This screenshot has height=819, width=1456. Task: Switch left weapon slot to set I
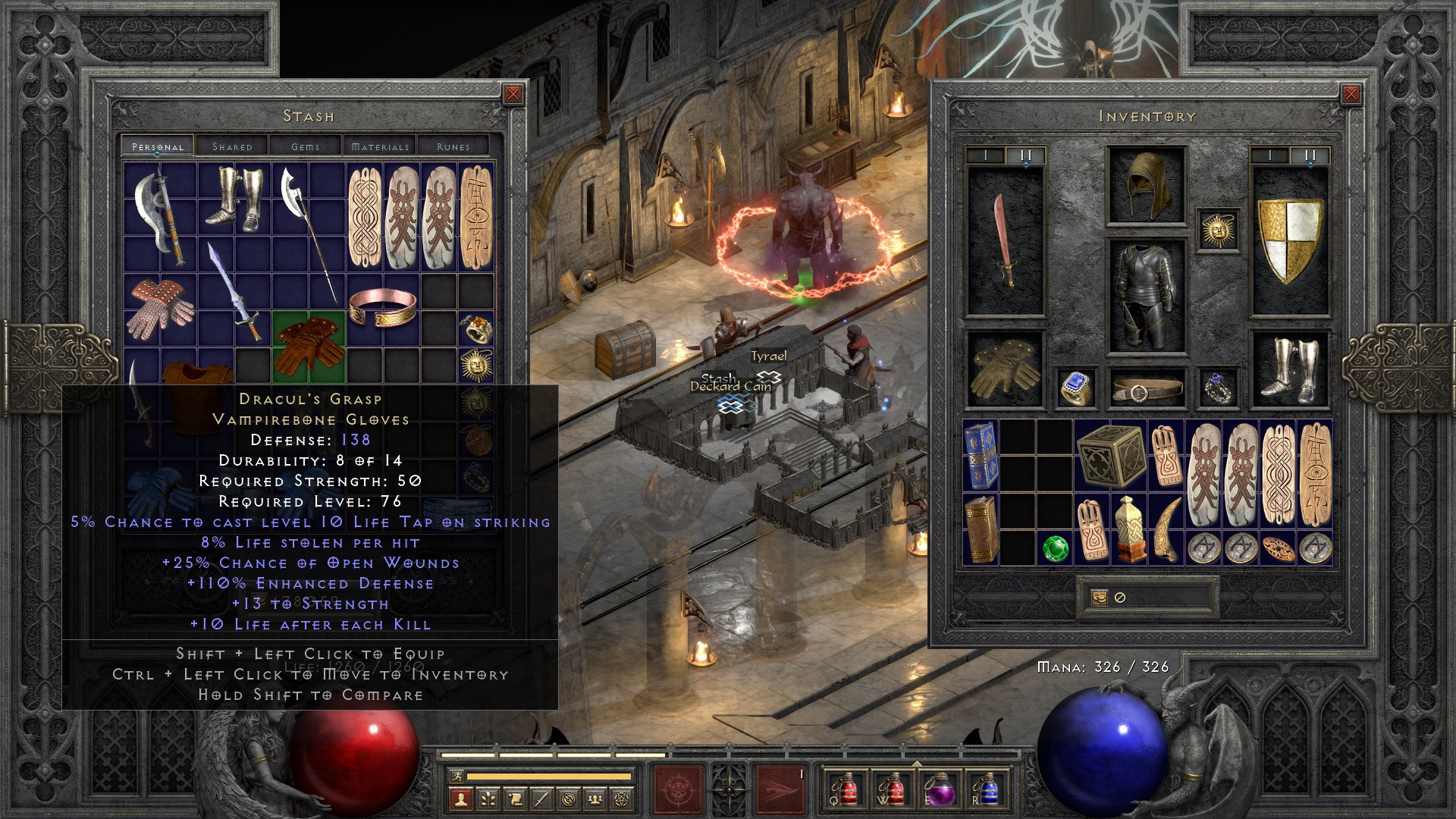pos(986,155)
